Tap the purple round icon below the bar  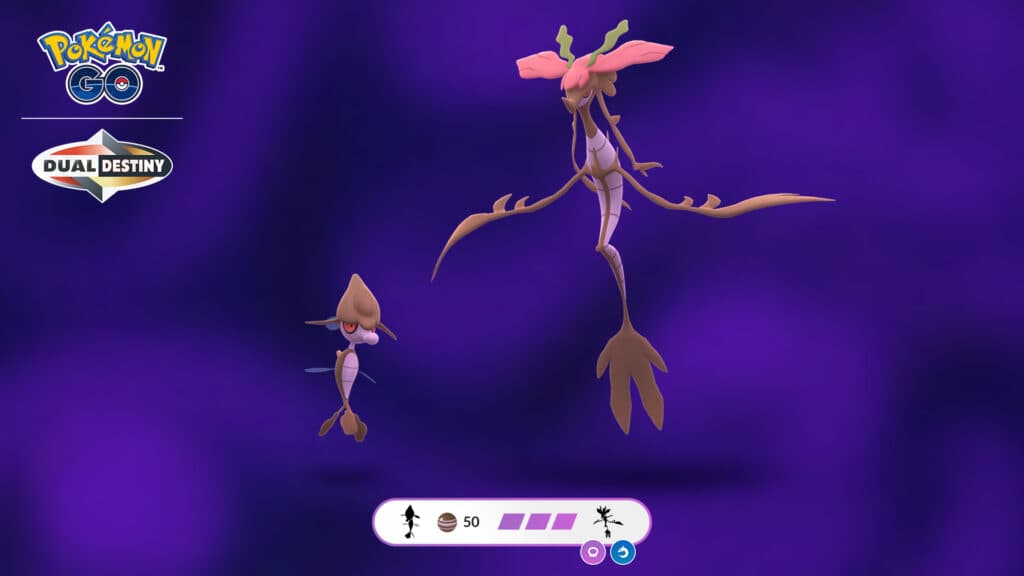pos(593,551)
